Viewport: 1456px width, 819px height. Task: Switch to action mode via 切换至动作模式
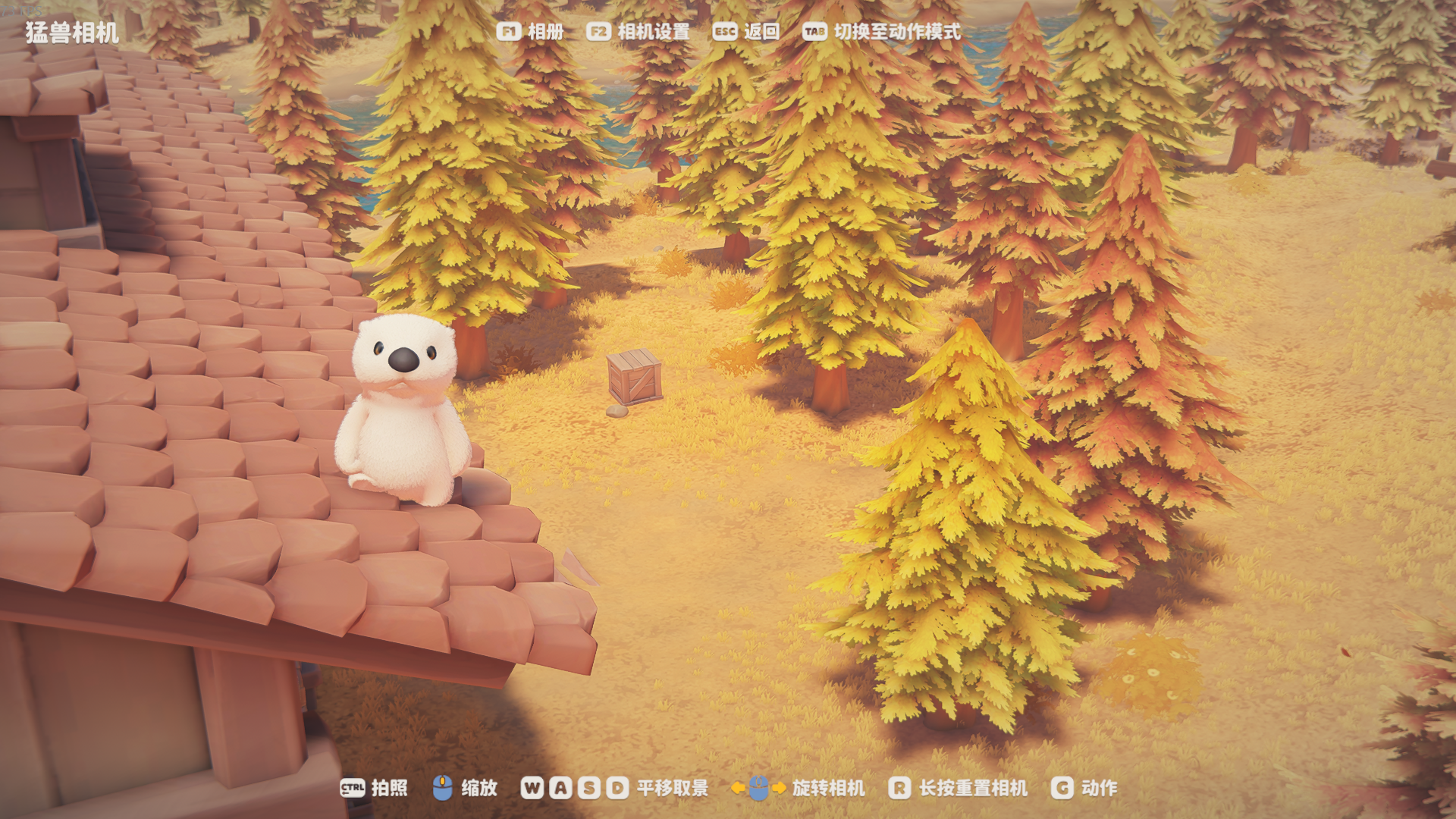click(881, 32)
